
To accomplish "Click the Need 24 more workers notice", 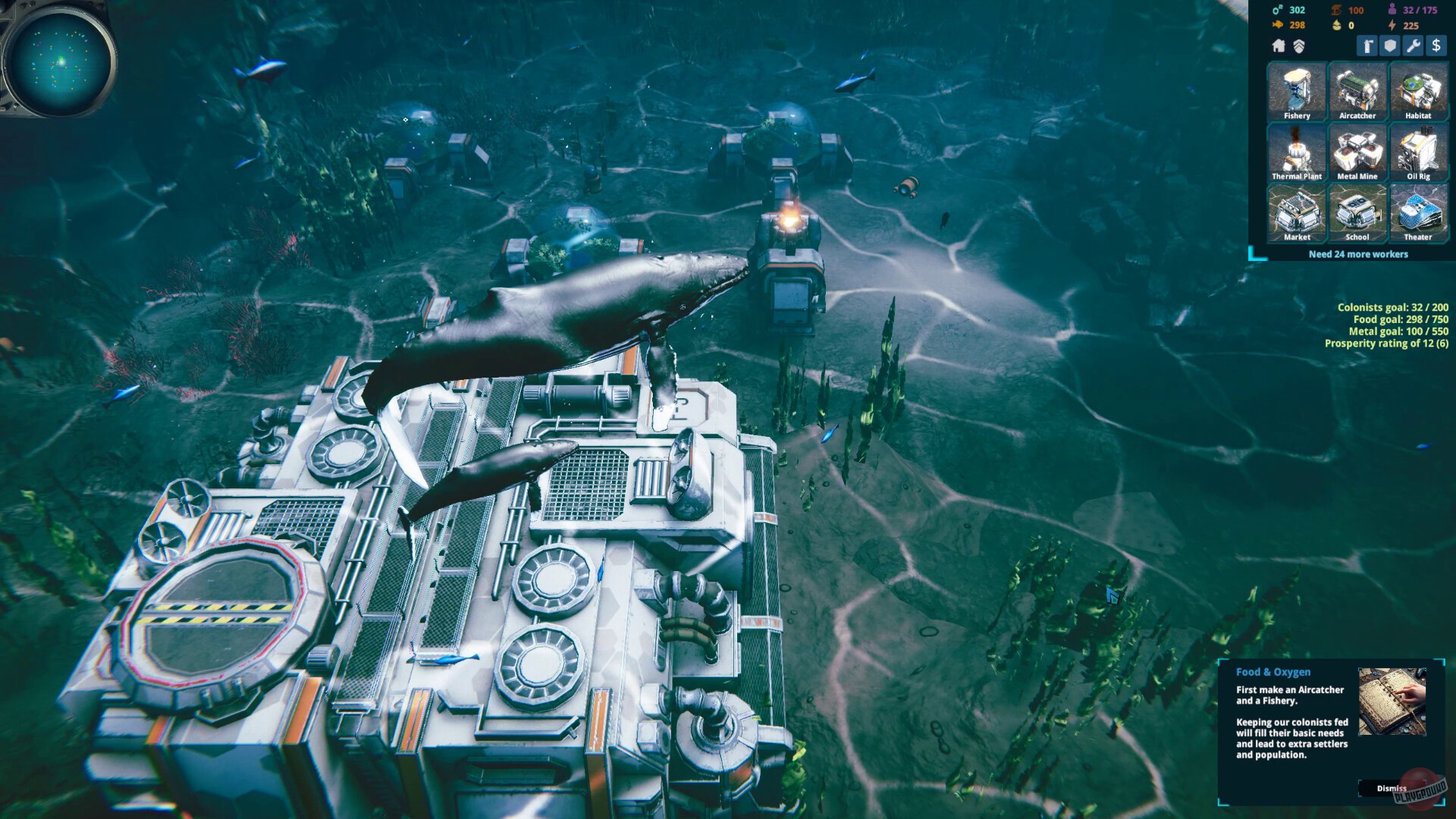I will coord(1357,254).
